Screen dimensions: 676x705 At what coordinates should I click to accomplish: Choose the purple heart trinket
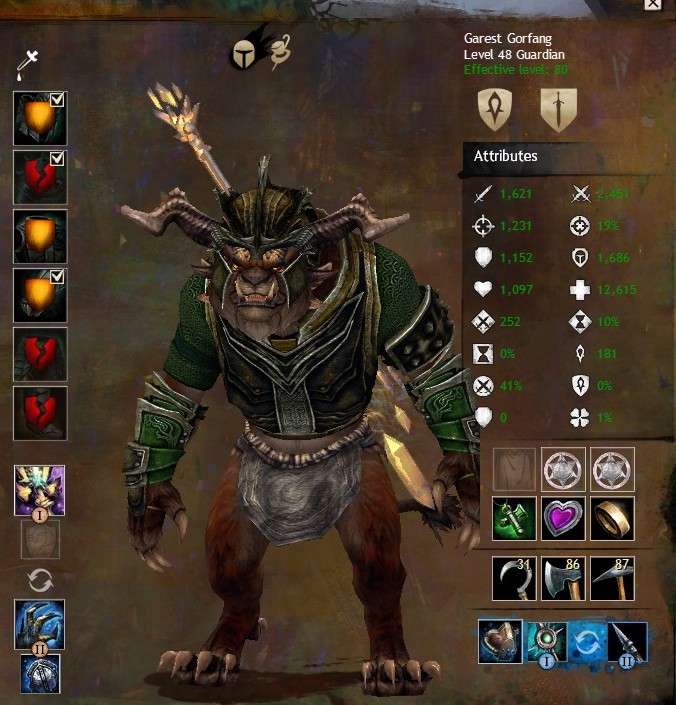564,520
